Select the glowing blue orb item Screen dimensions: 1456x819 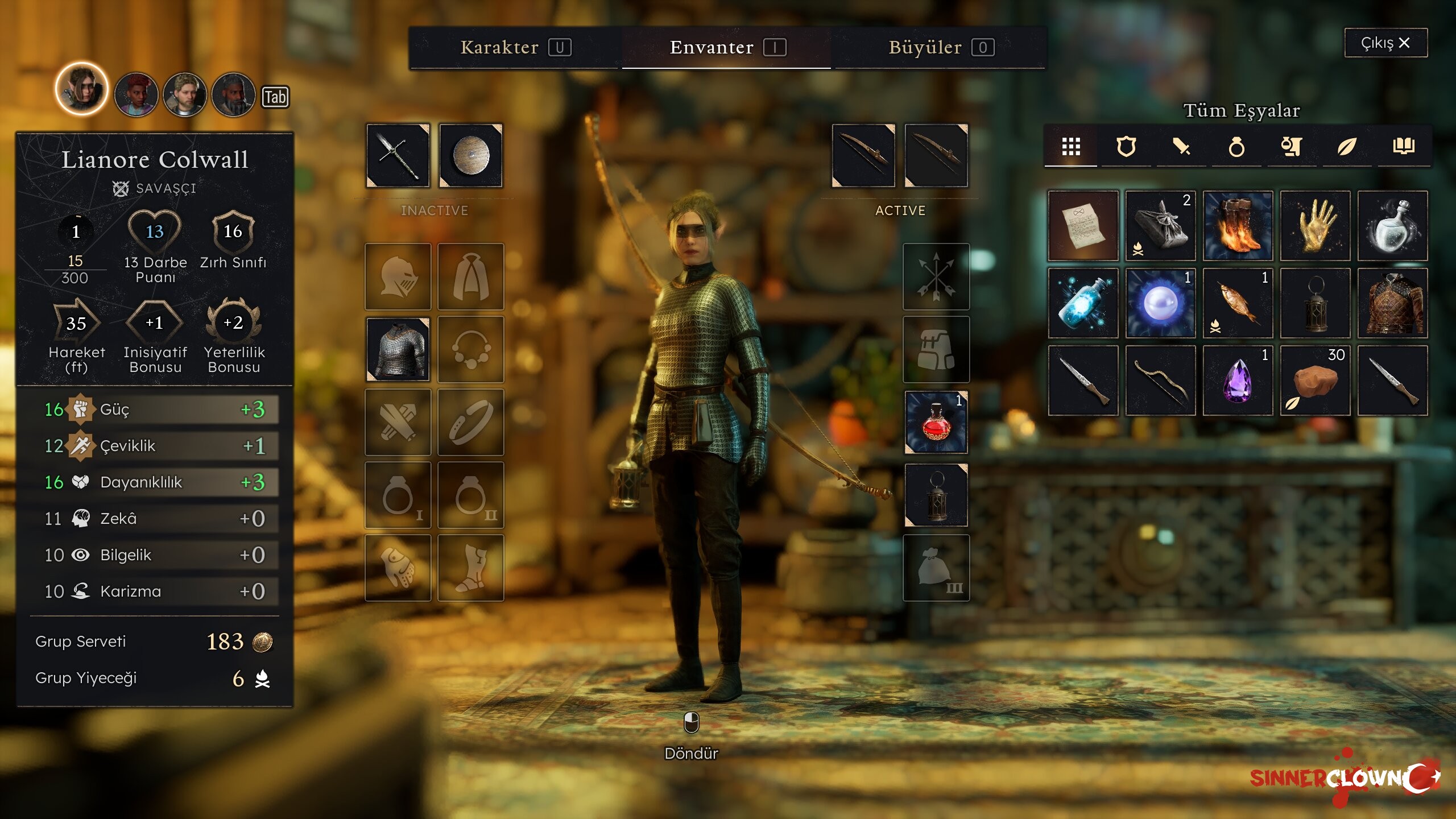pyautogui.click(x=1160, y=303)
